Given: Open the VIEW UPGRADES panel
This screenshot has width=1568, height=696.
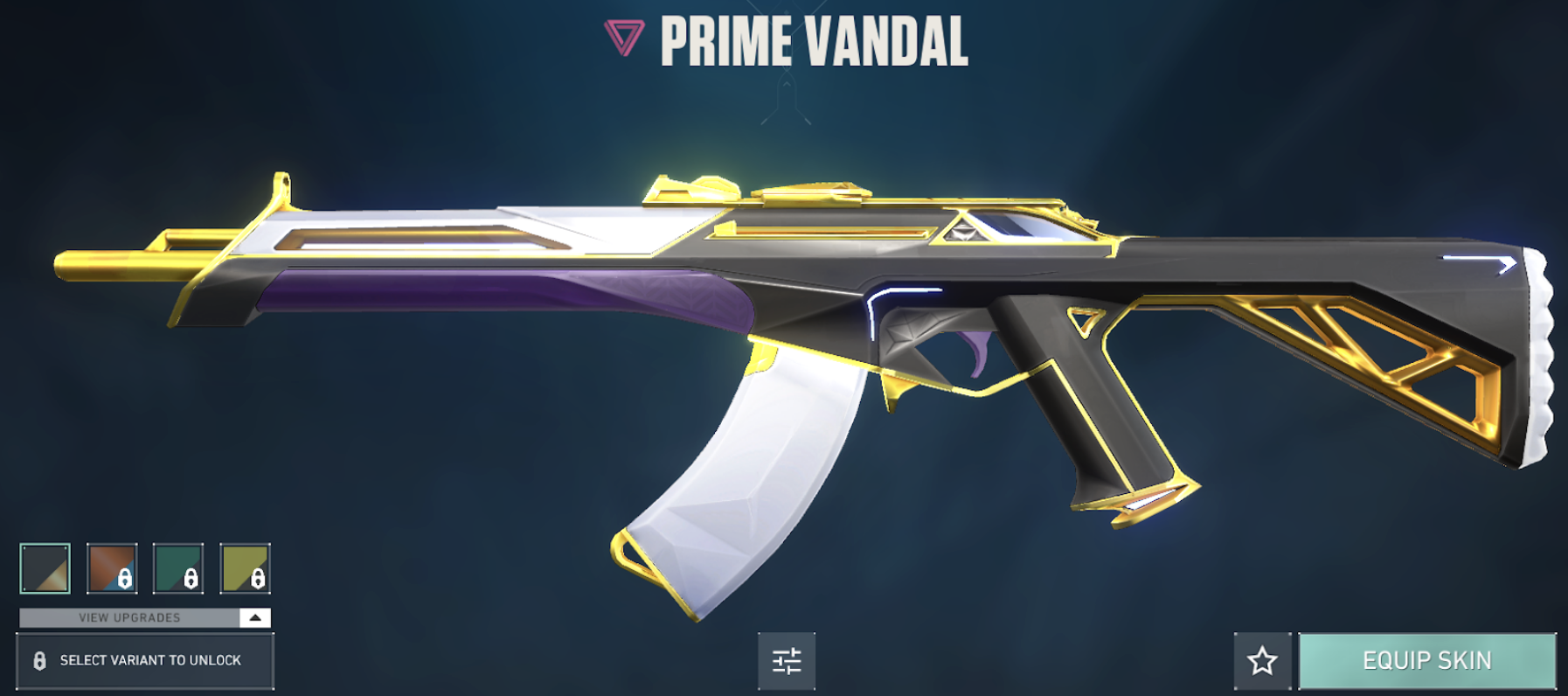Looking at the screenshot, I should click(x=131, y=617).
